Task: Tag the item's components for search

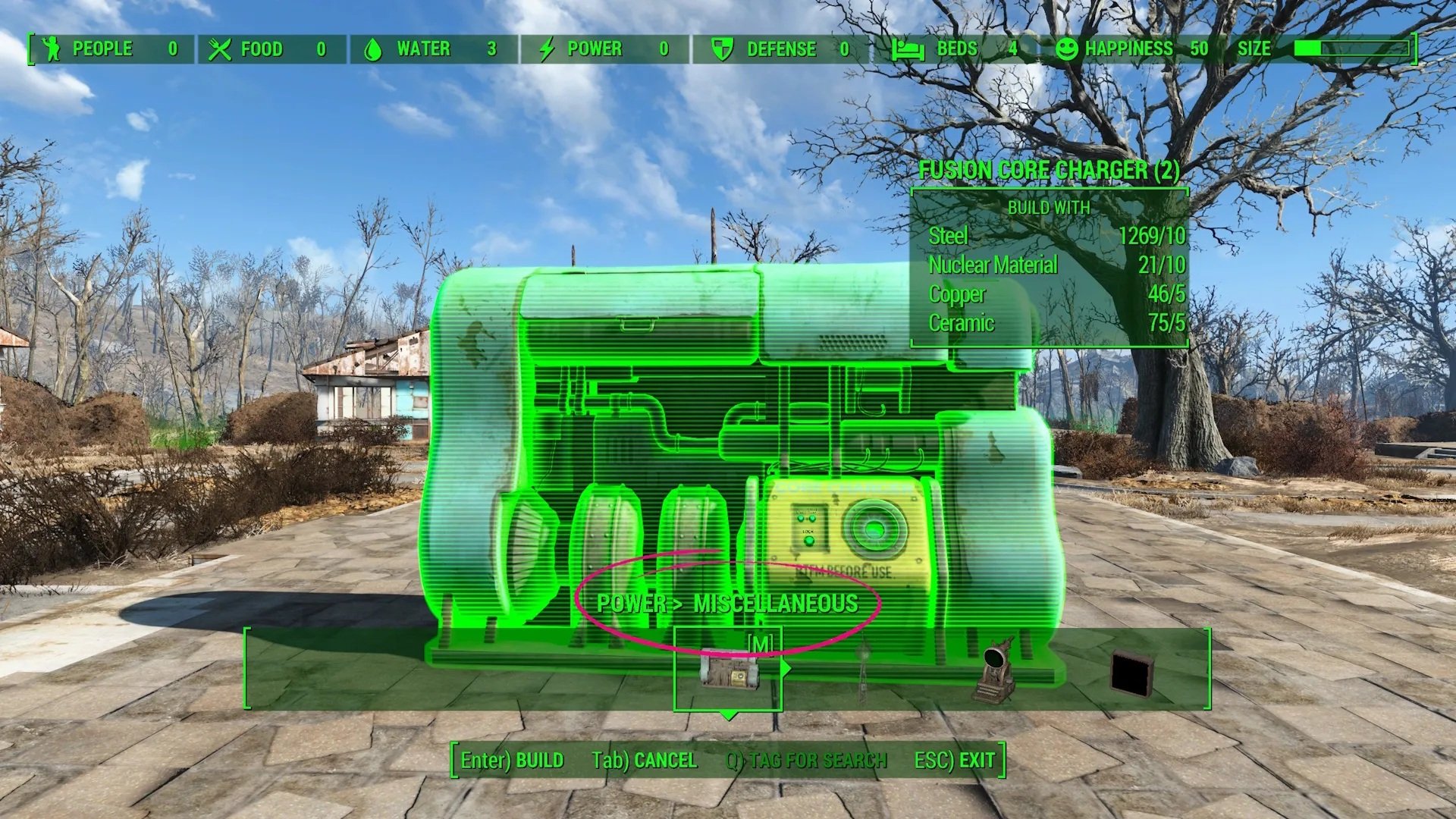Action: click(x=806, y=760)
